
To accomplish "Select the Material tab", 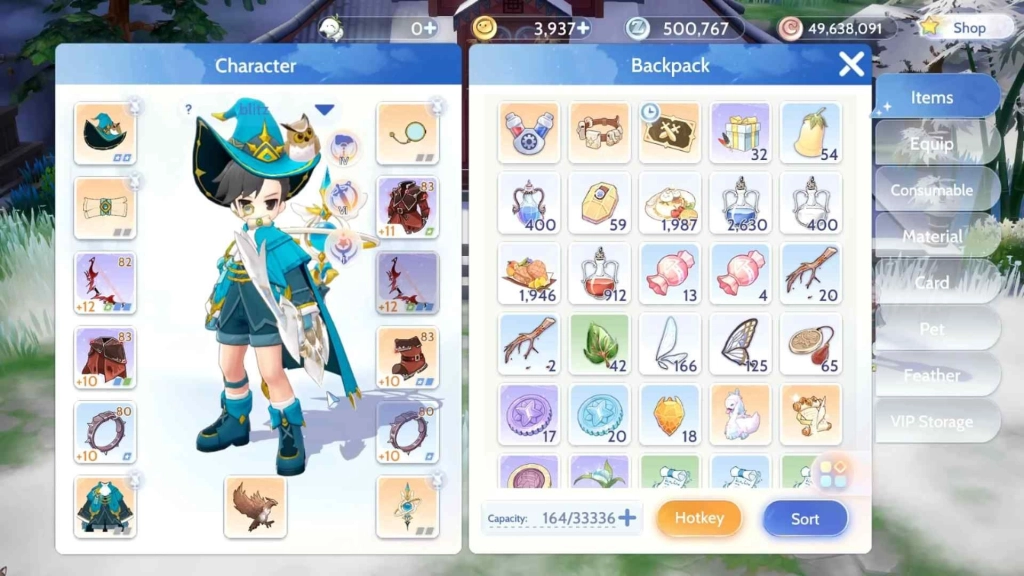I will pos(931,237).
